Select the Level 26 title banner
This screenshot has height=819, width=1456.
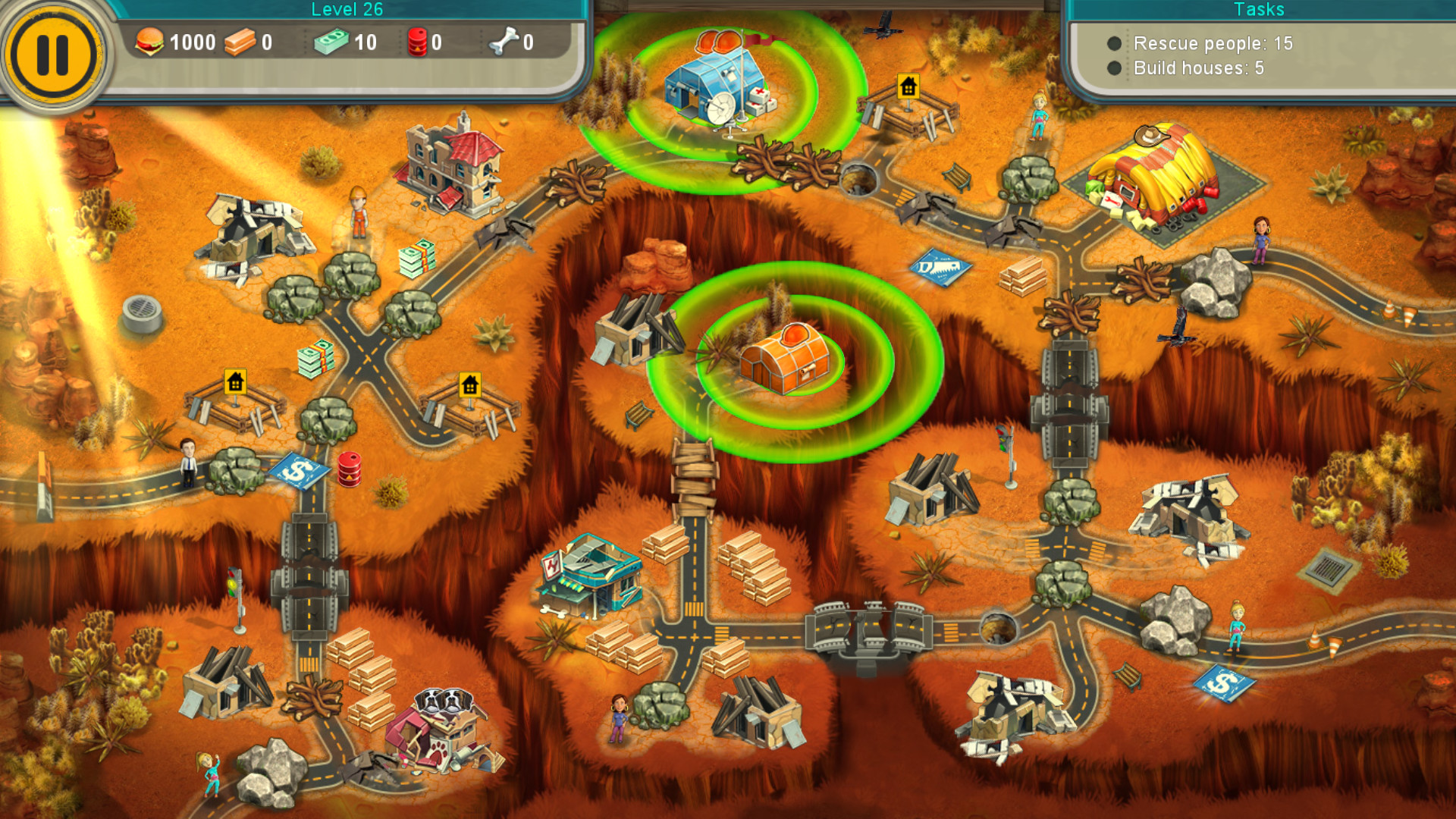pyautogui.click(x=347, y=10)
